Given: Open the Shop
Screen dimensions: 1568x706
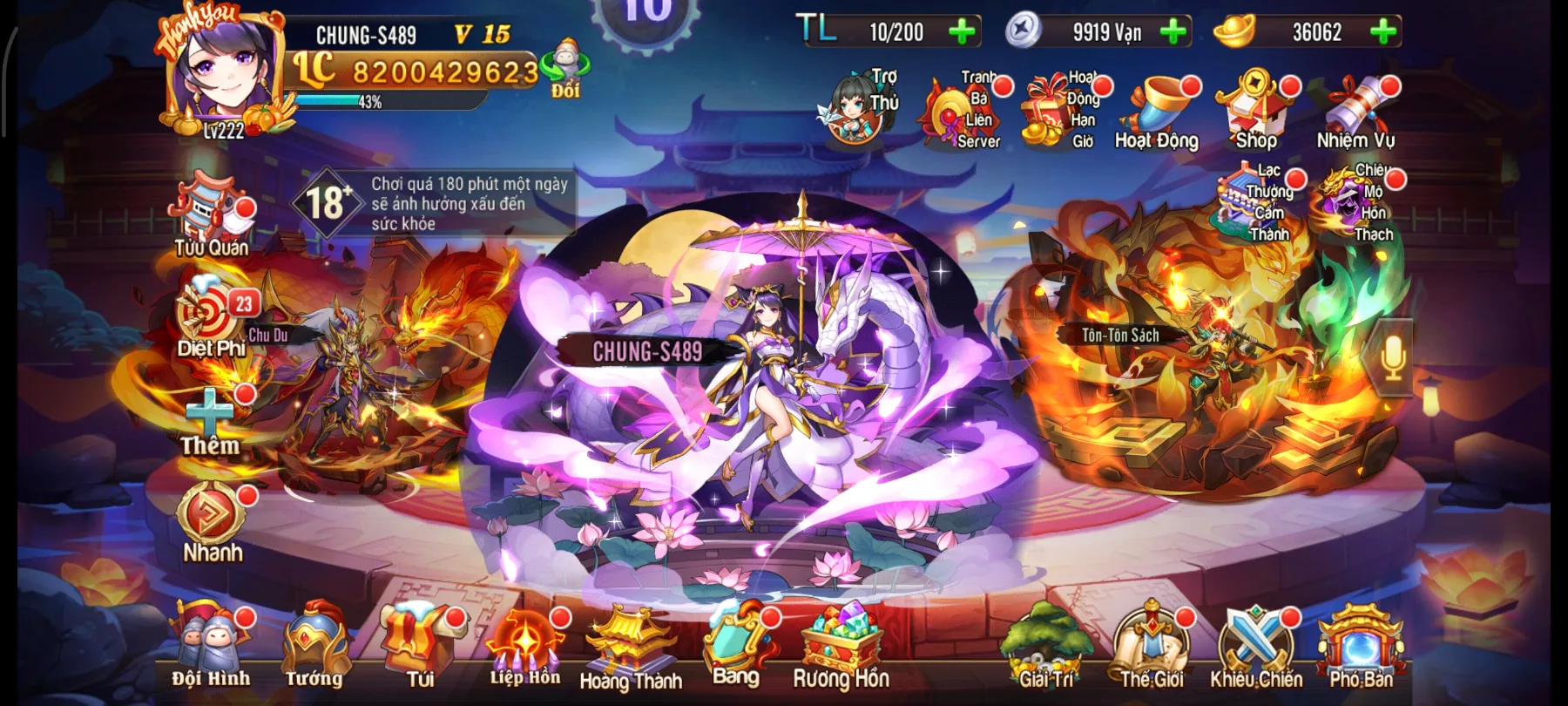Looking at the screenshot, I should [x=1255, y=109].
